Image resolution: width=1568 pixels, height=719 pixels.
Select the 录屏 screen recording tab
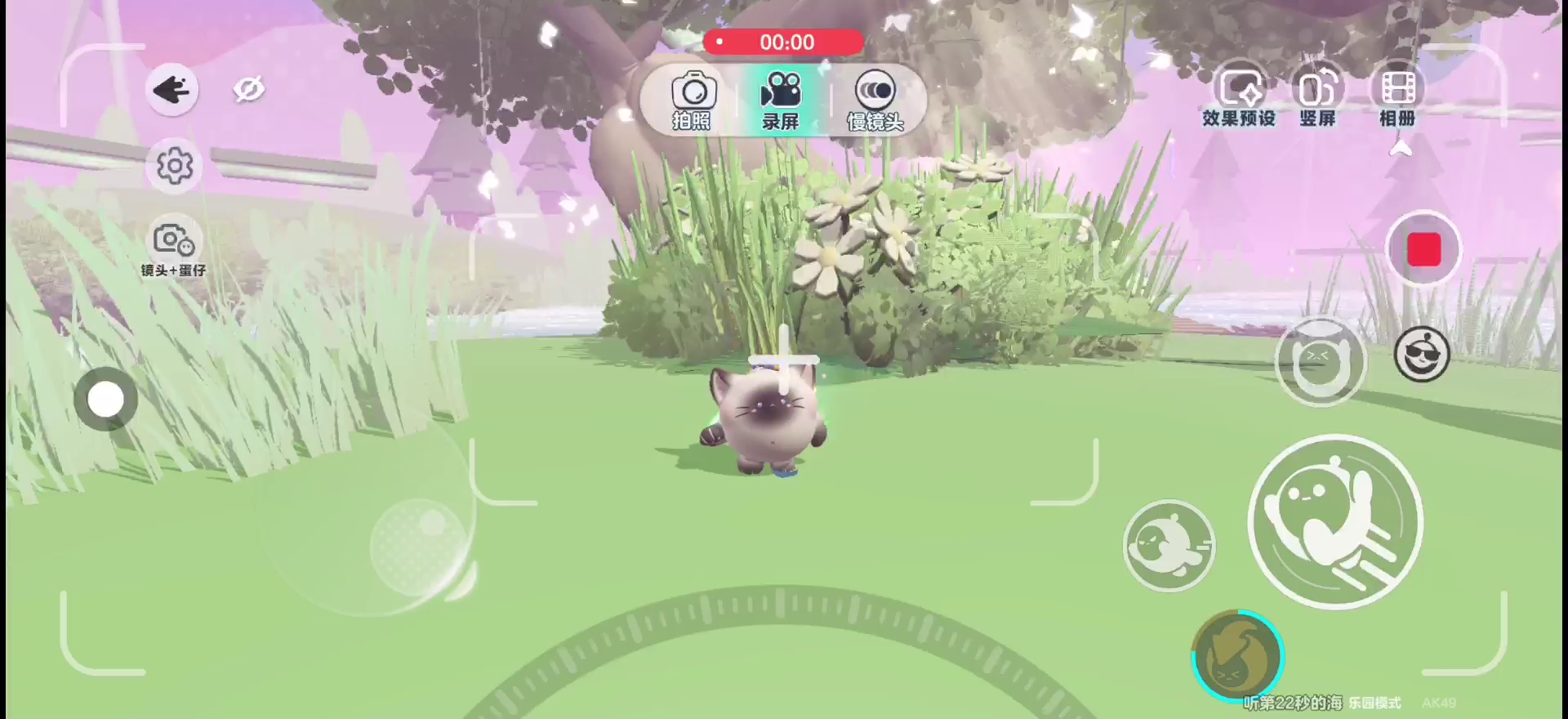pyautogui.click(x=781, y=100)
